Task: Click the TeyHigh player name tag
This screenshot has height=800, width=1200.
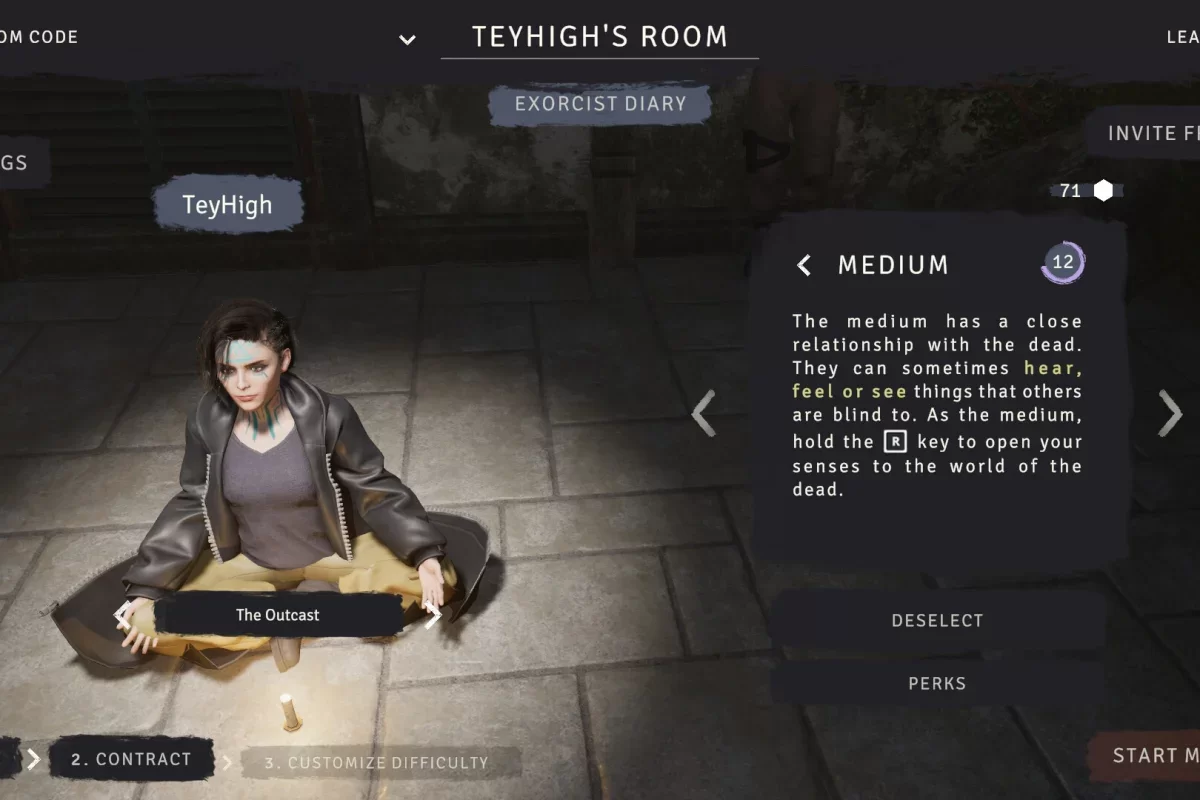Action: coord(227,205)
